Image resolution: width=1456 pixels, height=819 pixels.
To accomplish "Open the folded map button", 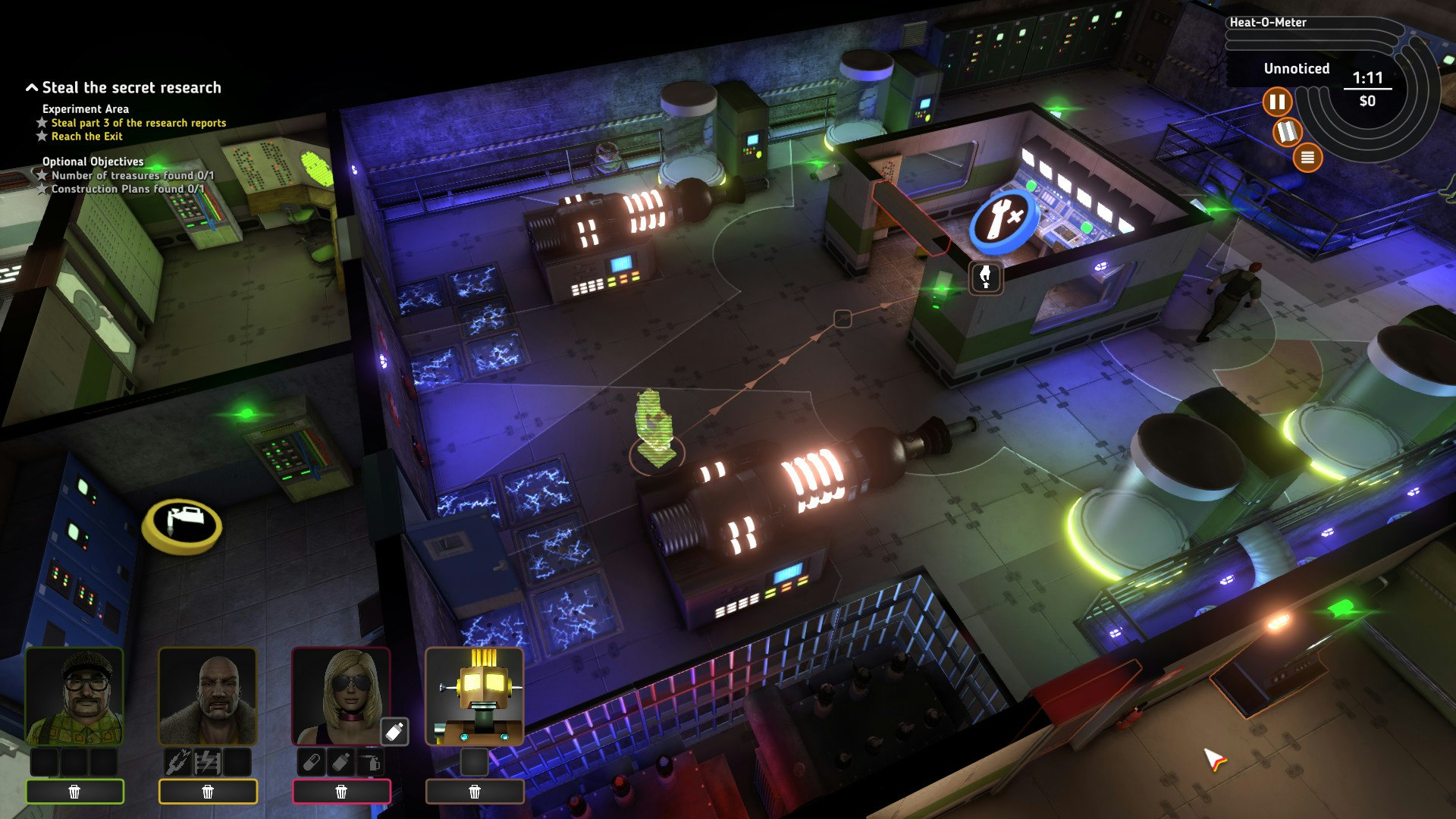I will [x=1287, y=132].
